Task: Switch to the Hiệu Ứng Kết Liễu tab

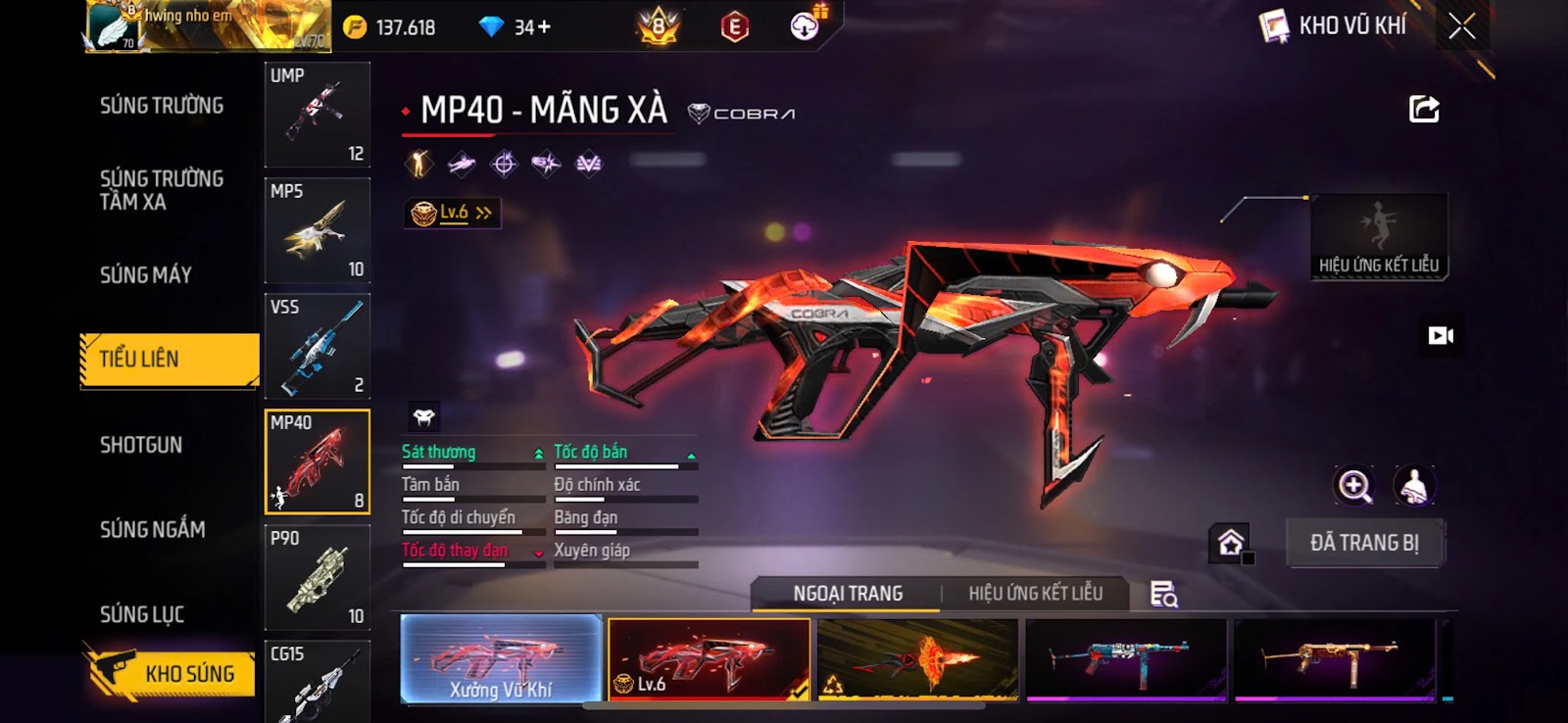Action: coord(1035,594)
